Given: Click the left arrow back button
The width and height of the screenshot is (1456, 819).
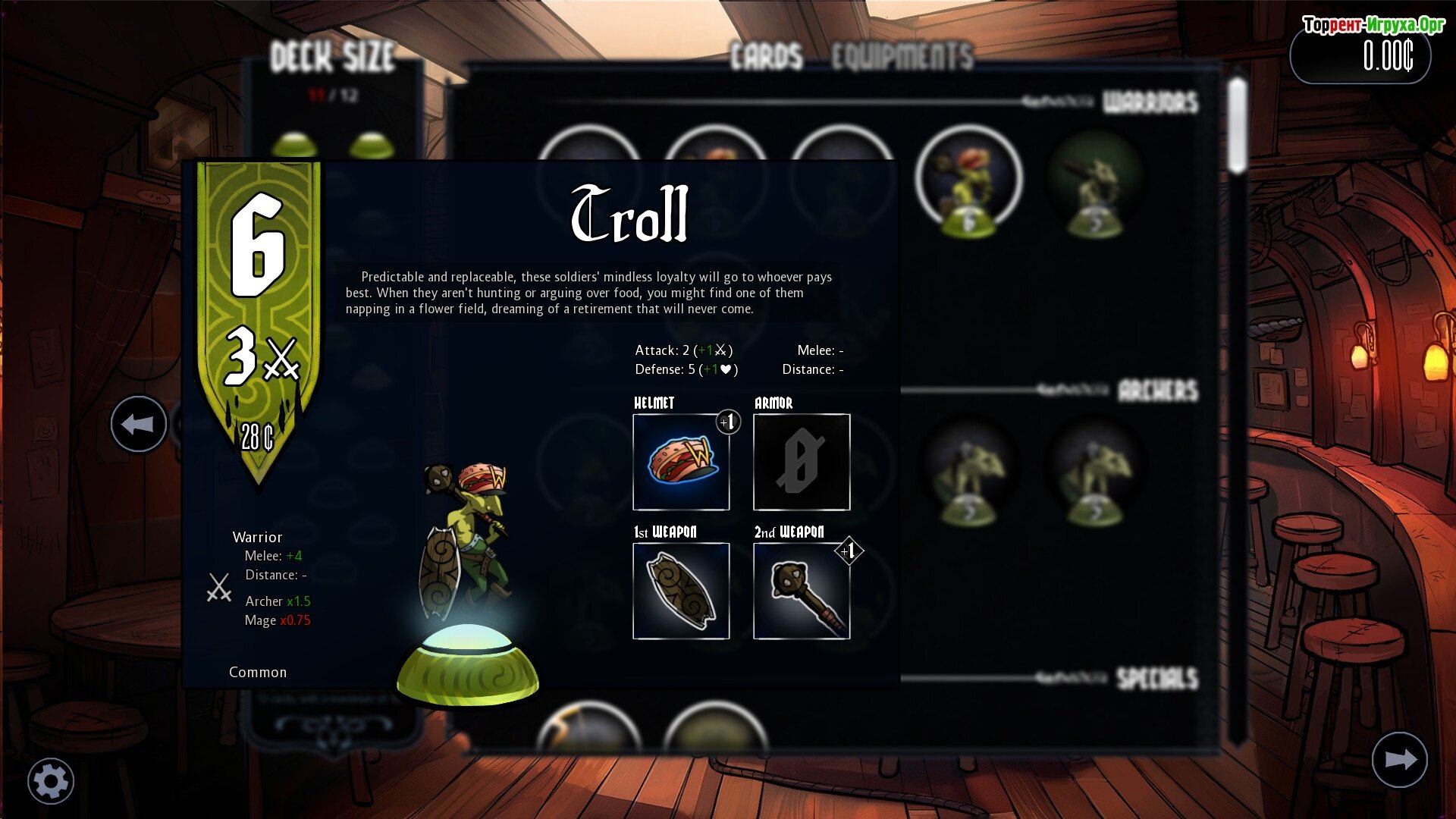Looking at the screenshot, I should pos(139,424).
